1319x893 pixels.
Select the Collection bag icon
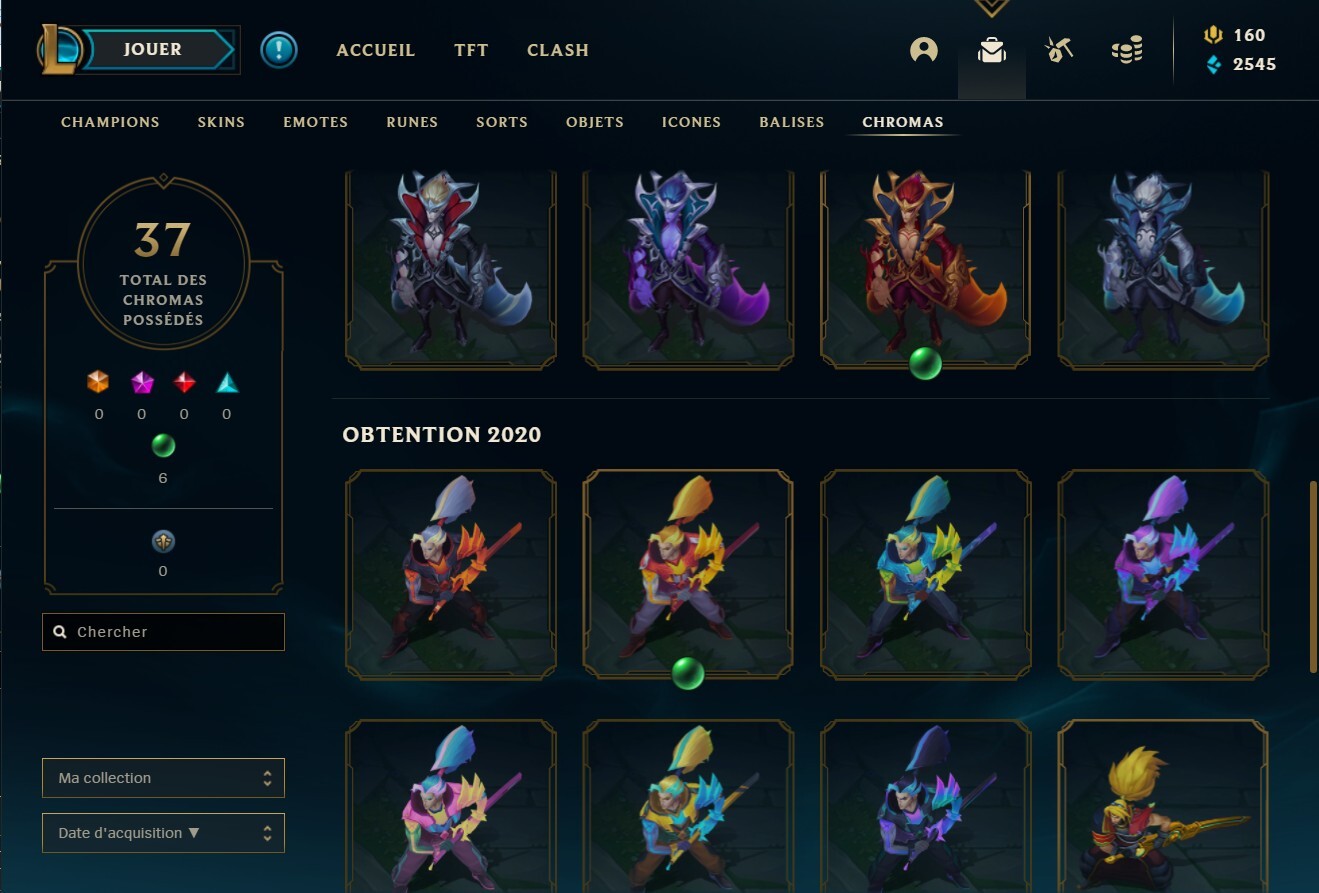[991, 49]
